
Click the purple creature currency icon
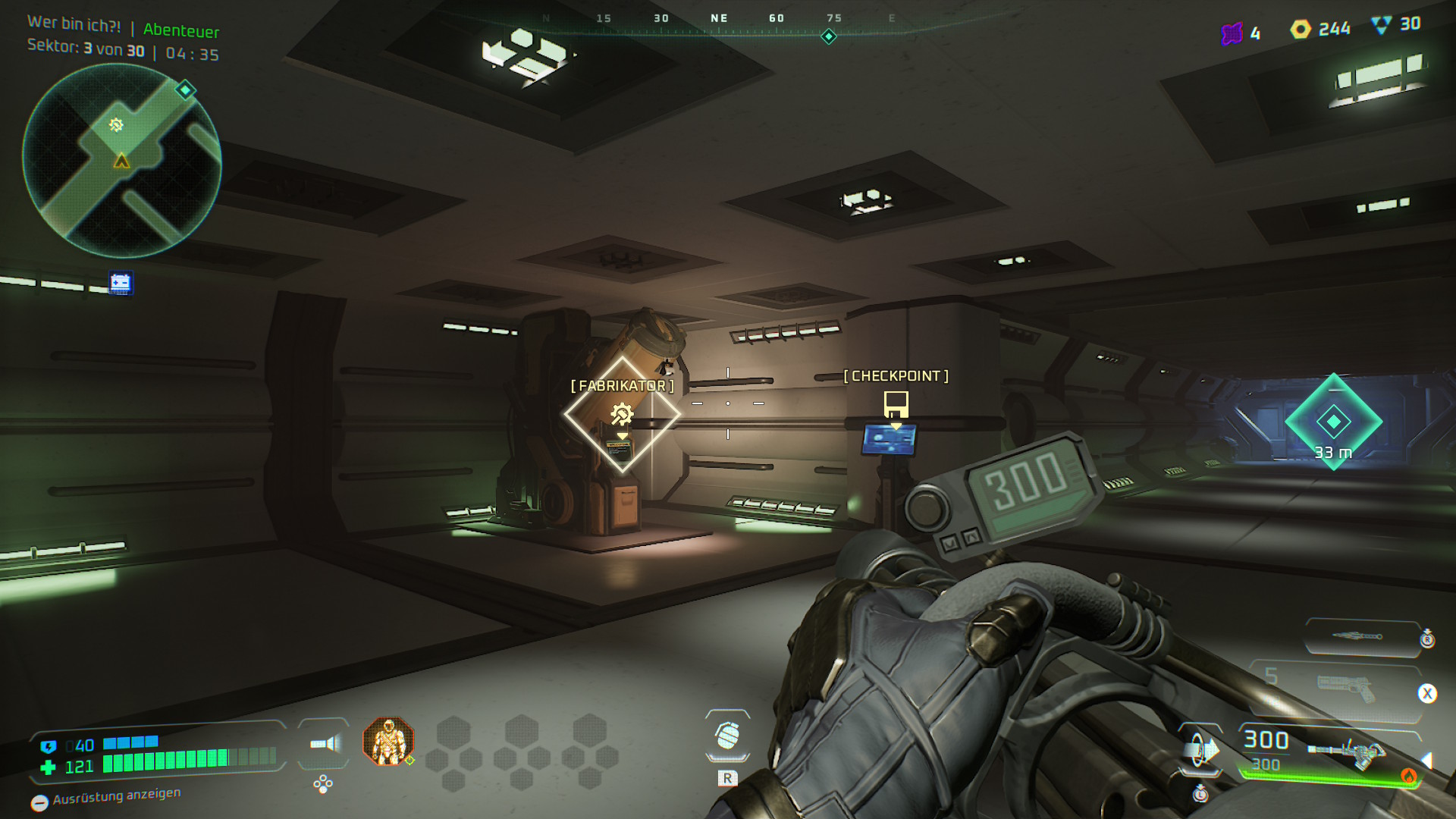point(1232,33)
